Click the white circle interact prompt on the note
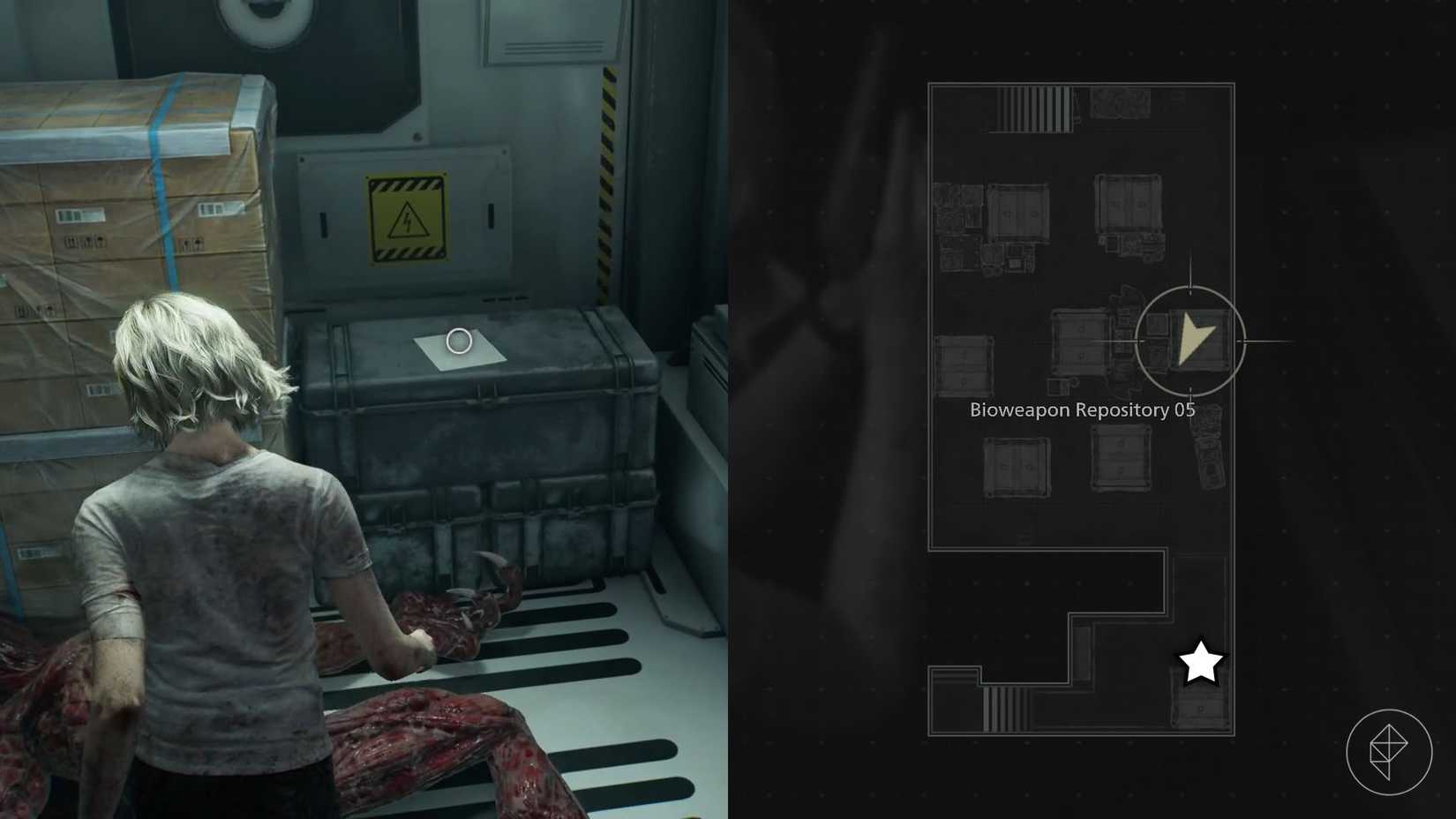Viewport: 1456px width, 819px height. tap(460, 341)
